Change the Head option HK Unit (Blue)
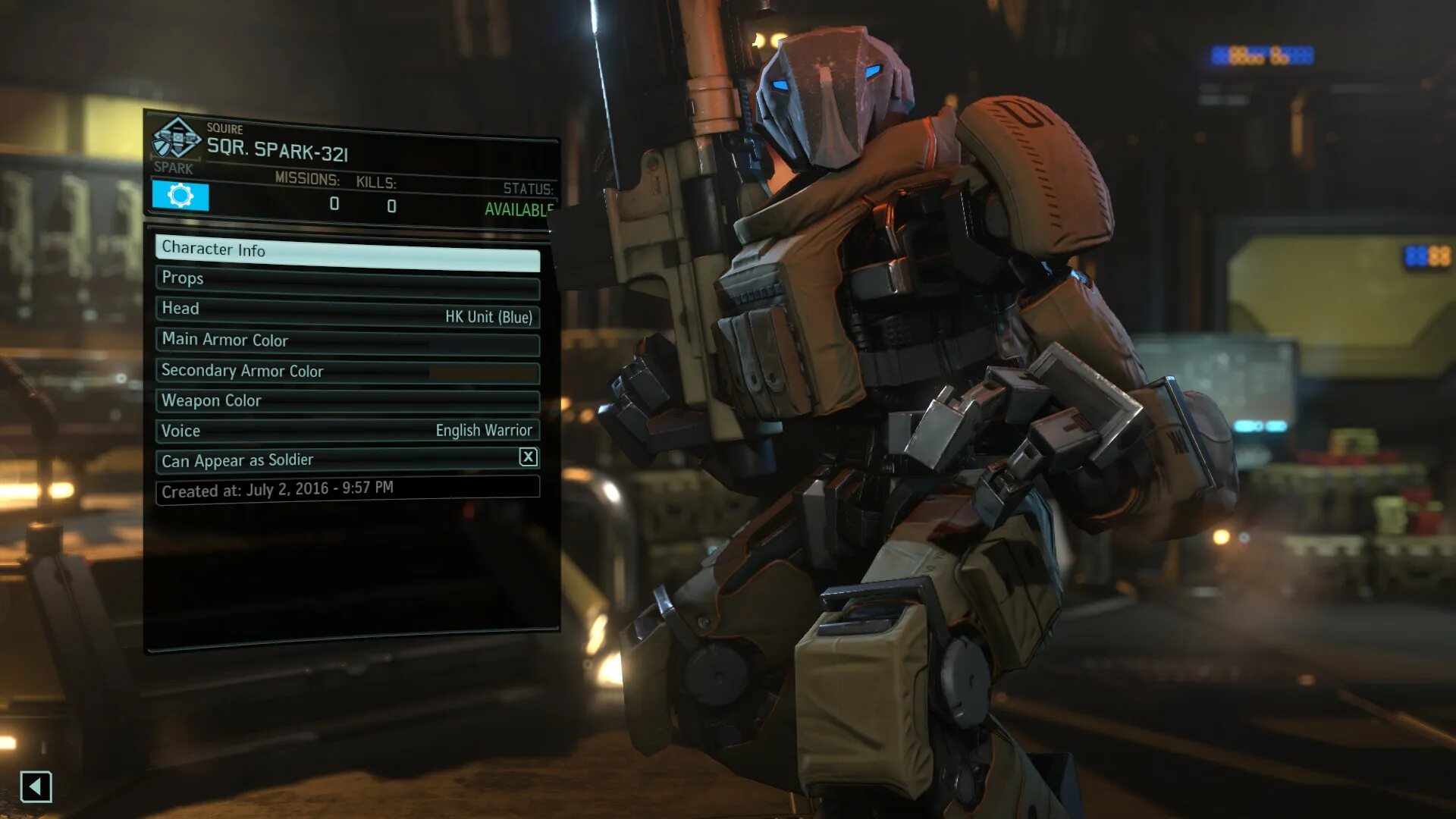The height and width of the screenshot is (819, 1456). click(347, 312)
